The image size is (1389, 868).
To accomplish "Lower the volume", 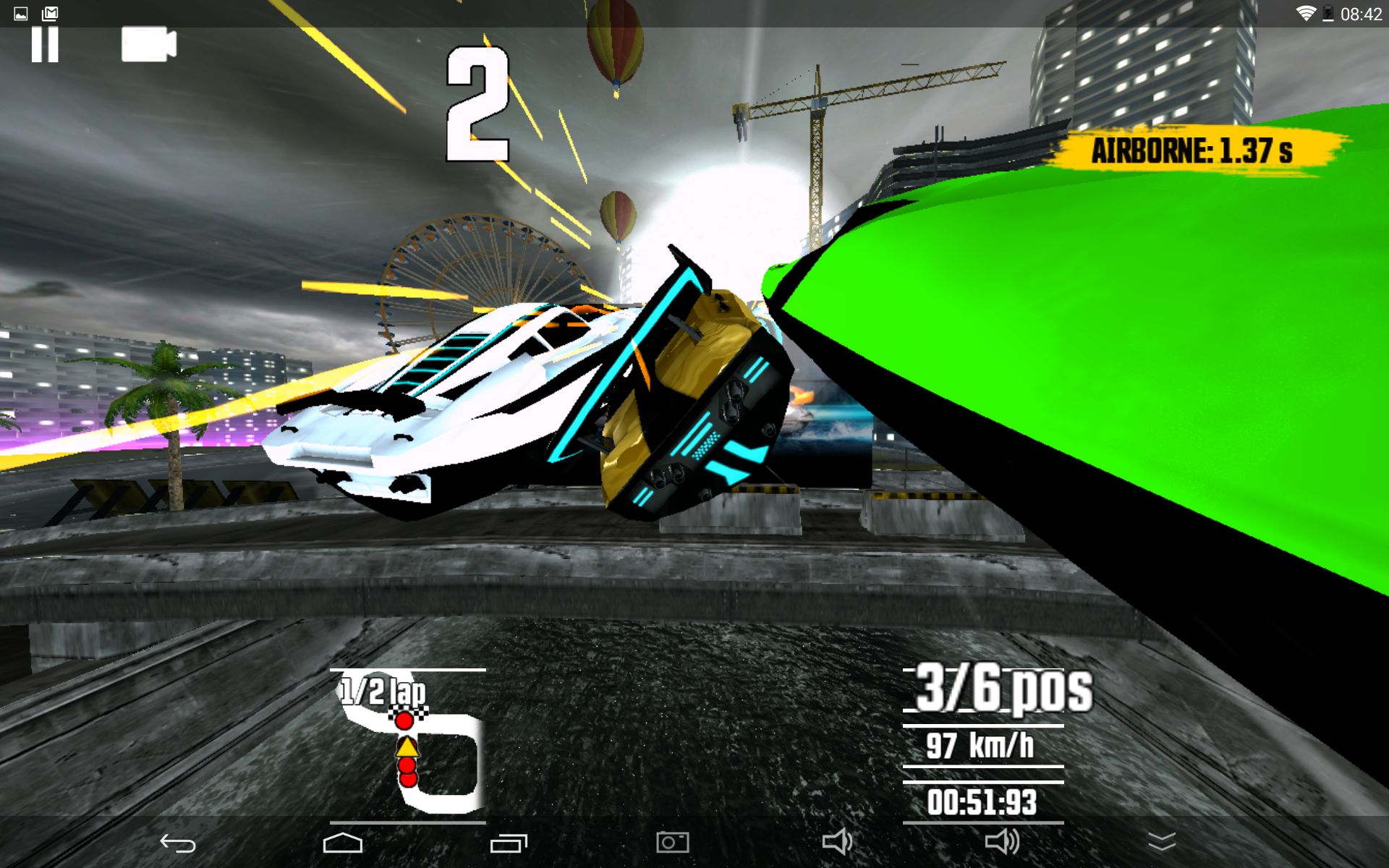I will coord(837,842).
